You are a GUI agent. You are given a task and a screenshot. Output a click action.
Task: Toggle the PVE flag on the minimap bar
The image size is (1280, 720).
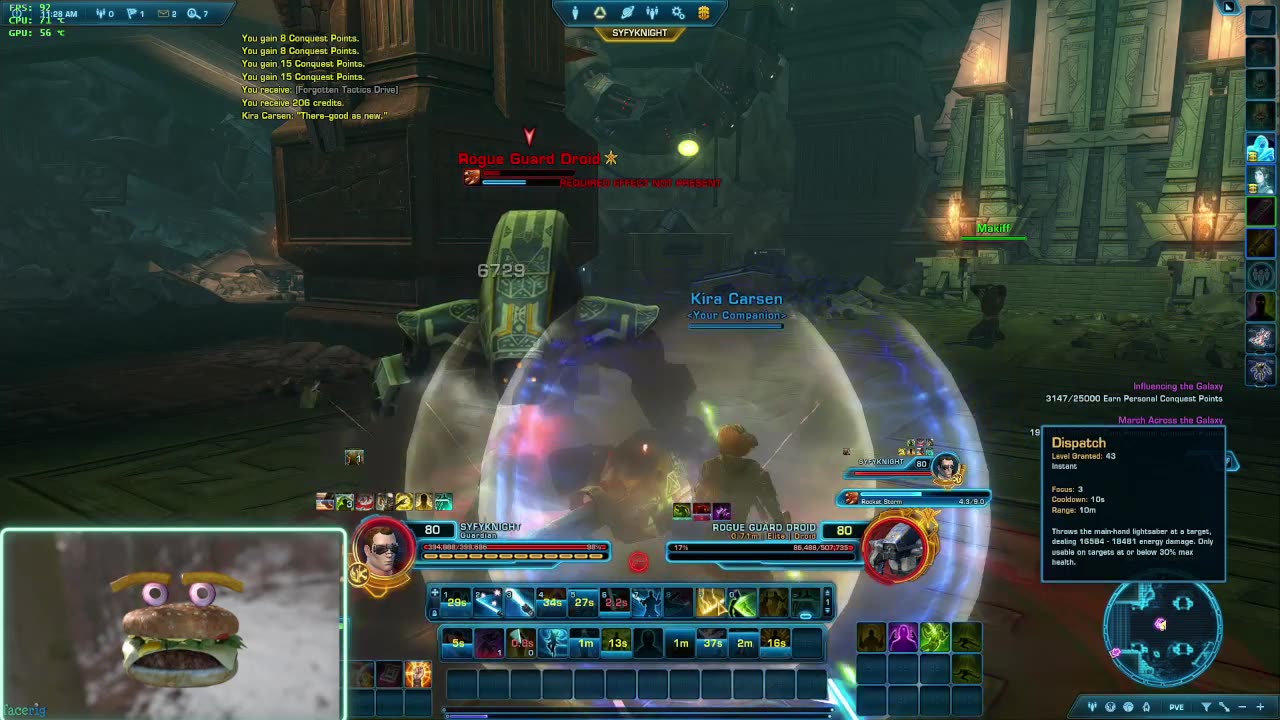pos(1177,706)
